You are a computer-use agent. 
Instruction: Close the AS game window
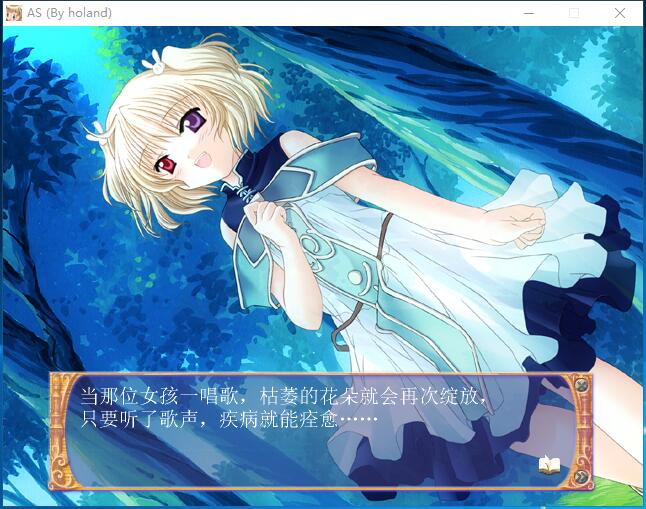pos(620,13)
